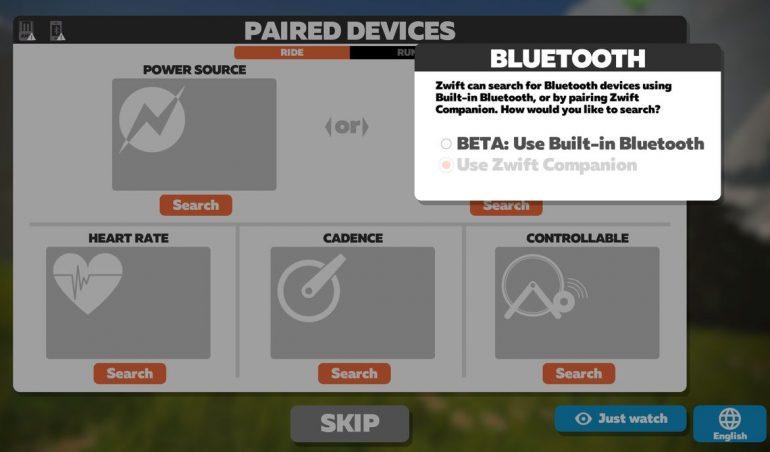Select the heart rate device tile
This screenshot has height=452, width=770.
click(x=128, y=302)
